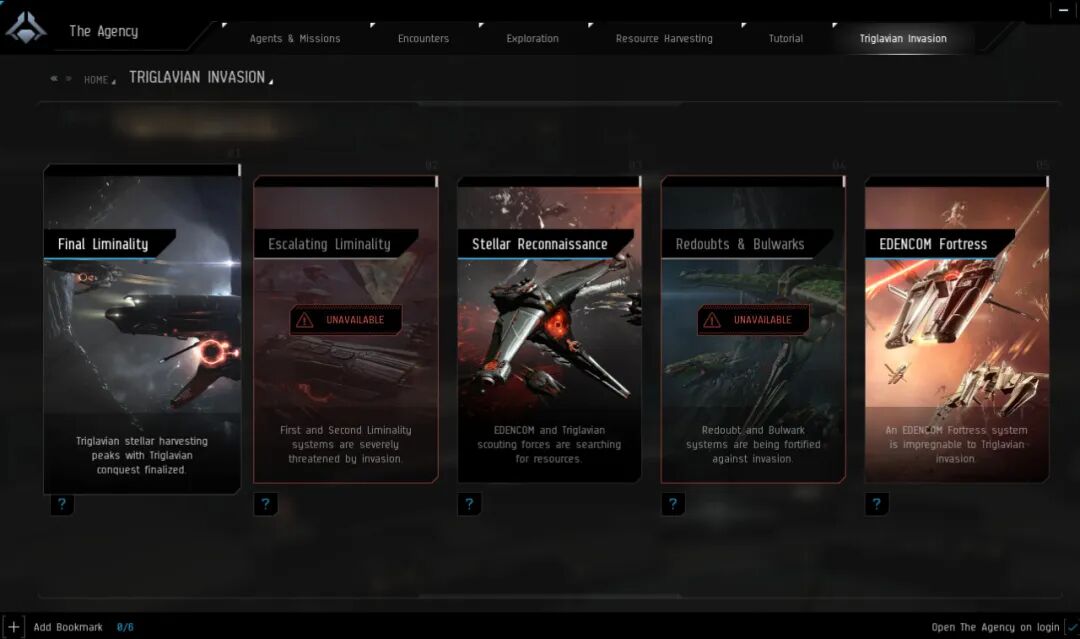Pick the Redoubts & Bulwarks card

753,330
